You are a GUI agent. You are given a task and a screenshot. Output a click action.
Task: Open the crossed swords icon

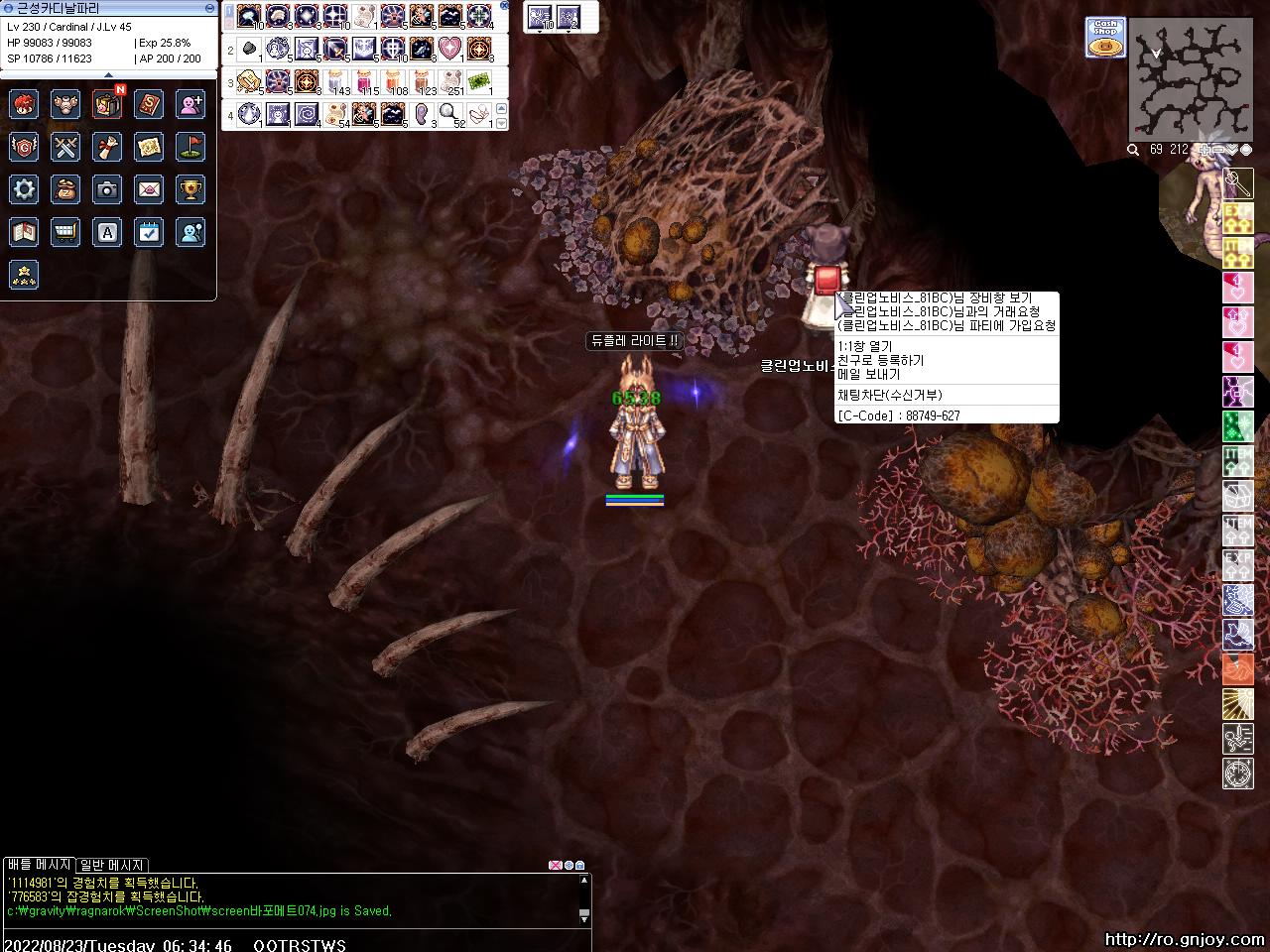65,147
